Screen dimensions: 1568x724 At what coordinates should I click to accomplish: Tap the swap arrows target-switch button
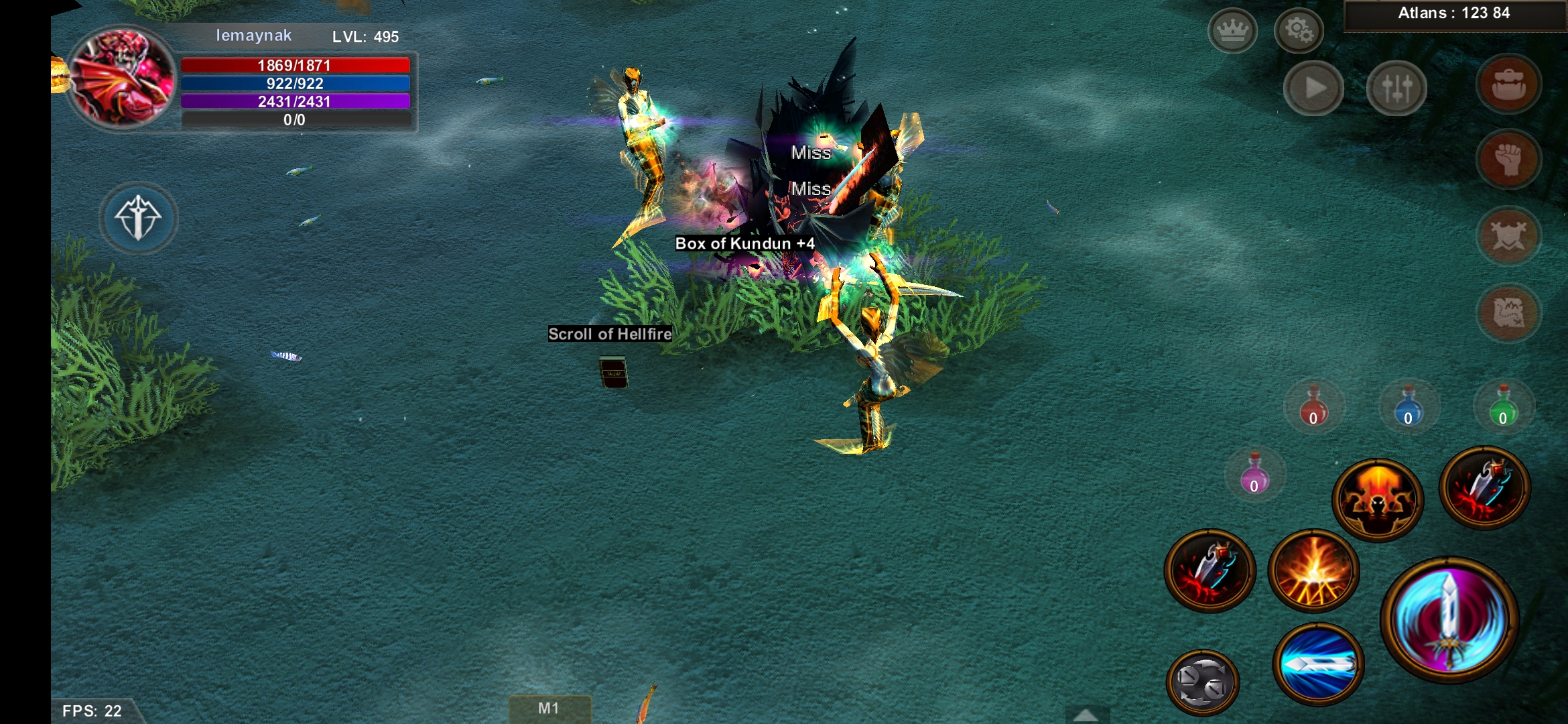tap(1203, 682)
